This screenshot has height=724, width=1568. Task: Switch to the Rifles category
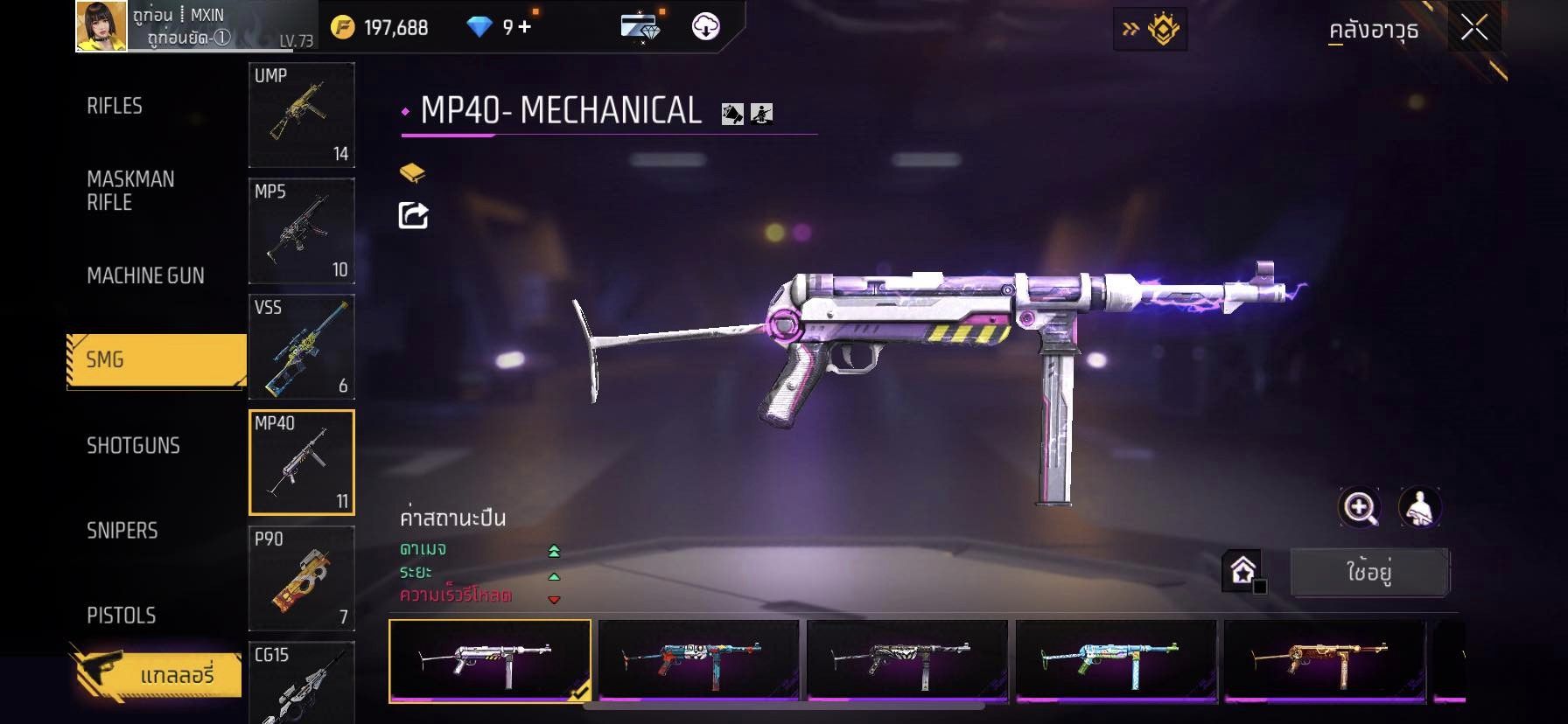tap(115, 106)
